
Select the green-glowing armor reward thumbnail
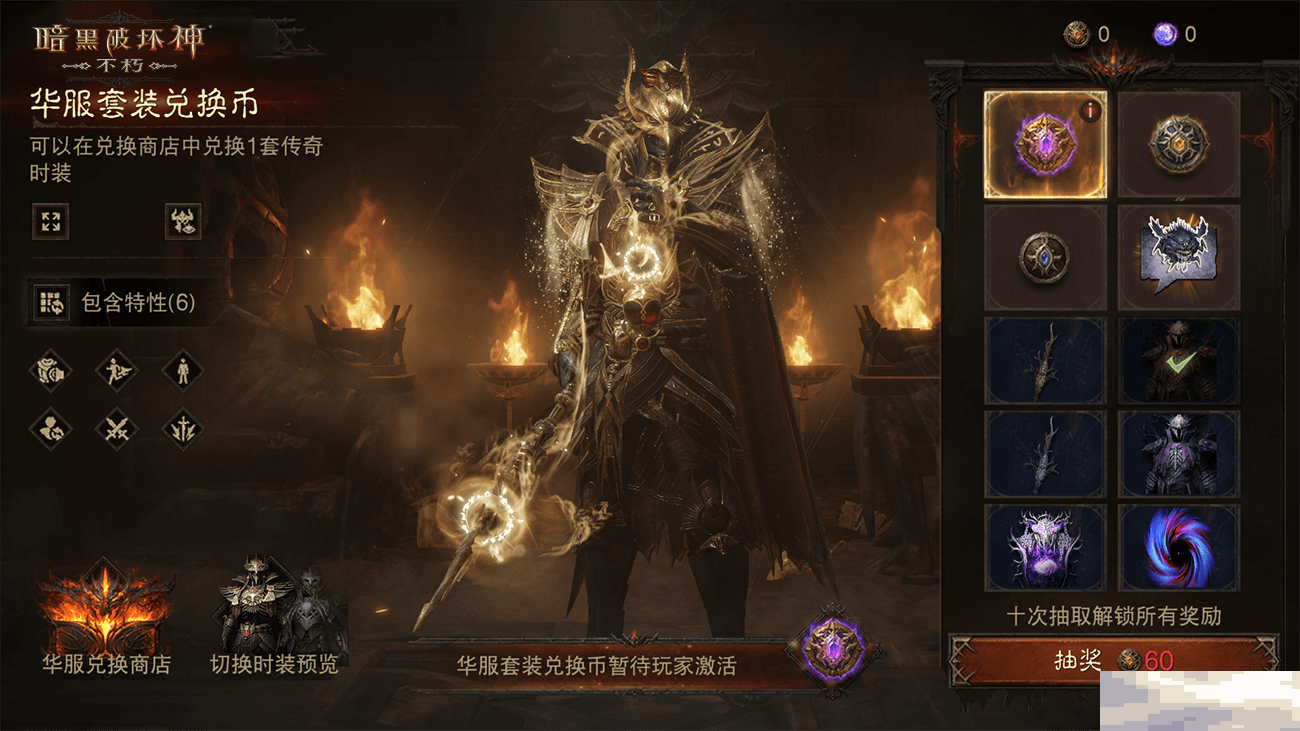1179,362
